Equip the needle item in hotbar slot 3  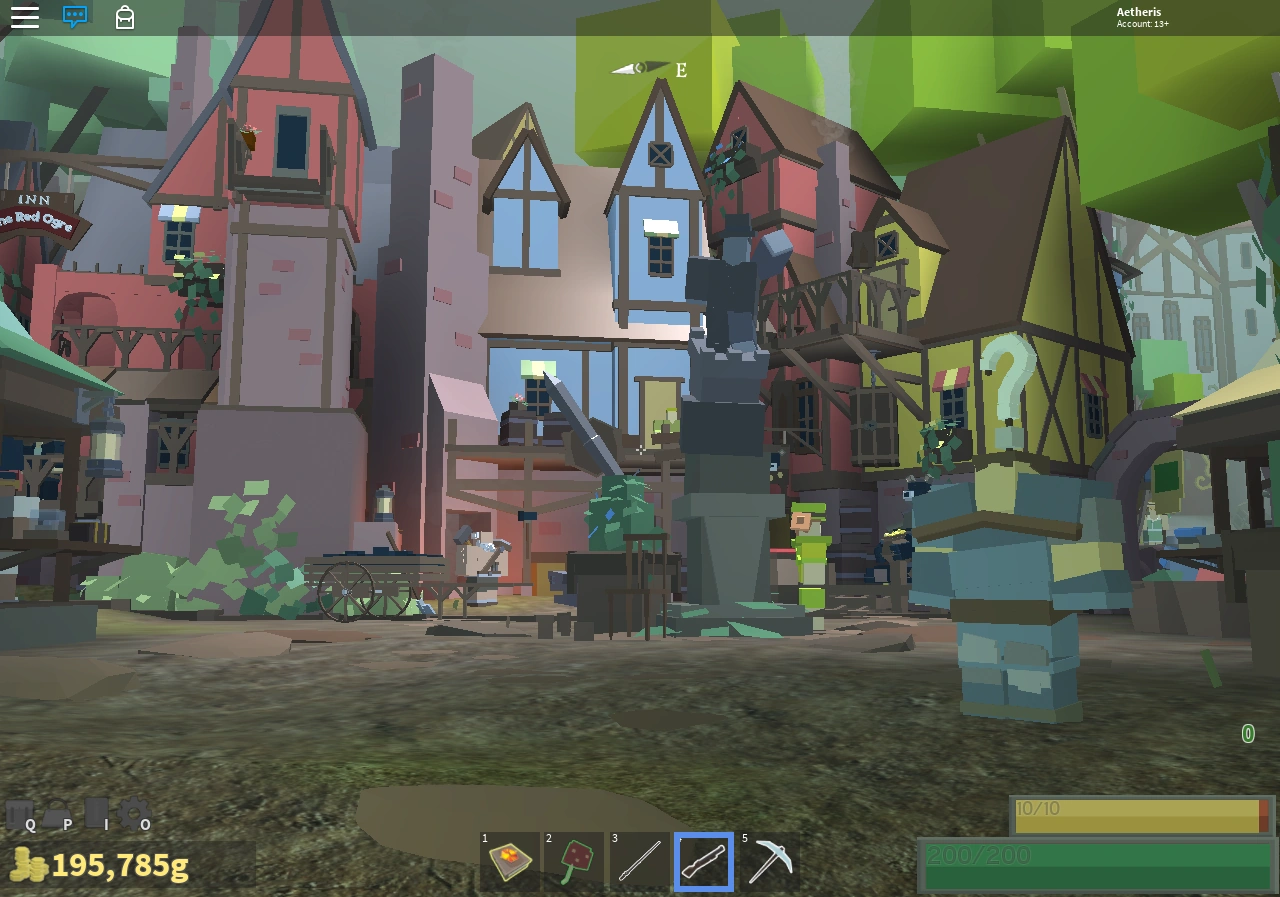pos(639,861)
